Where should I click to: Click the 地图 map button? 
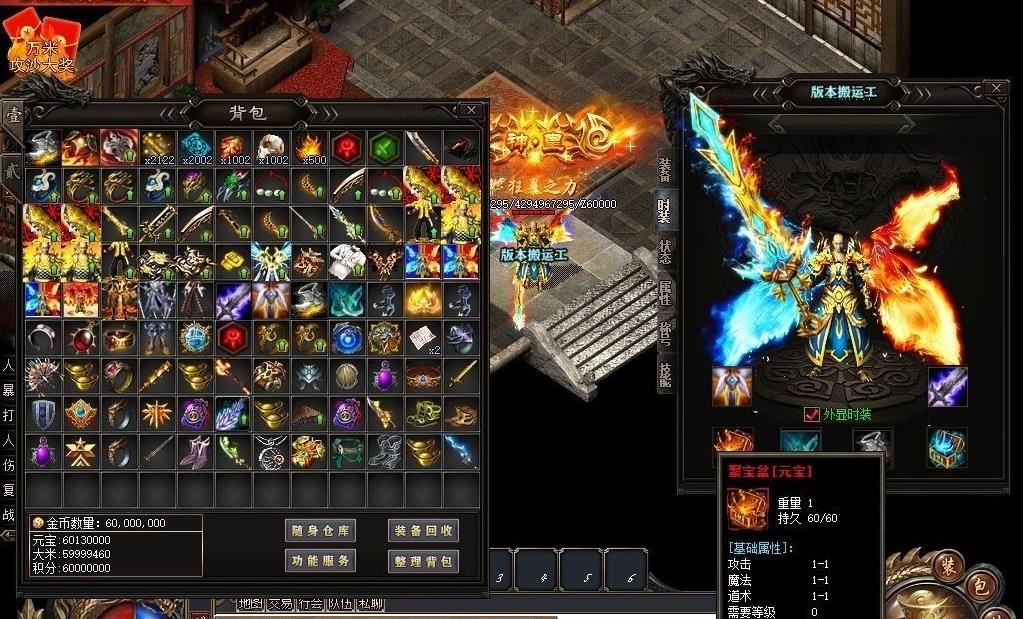[250, 604]
